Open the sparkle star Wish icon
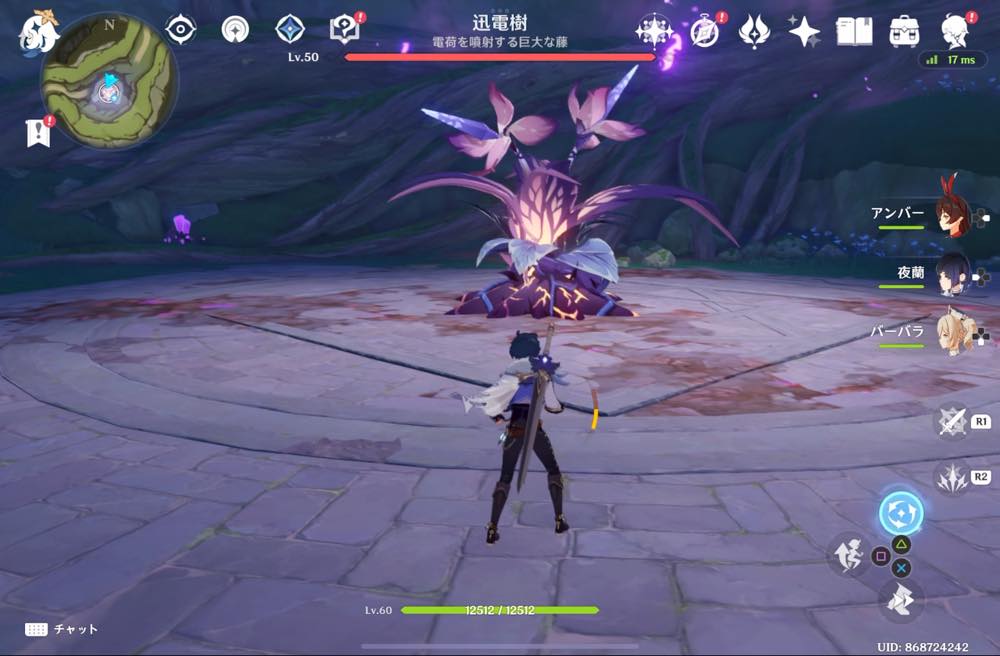Image resolution: width=1000 pixels, height=656 pixels. [x=804, y=32]
